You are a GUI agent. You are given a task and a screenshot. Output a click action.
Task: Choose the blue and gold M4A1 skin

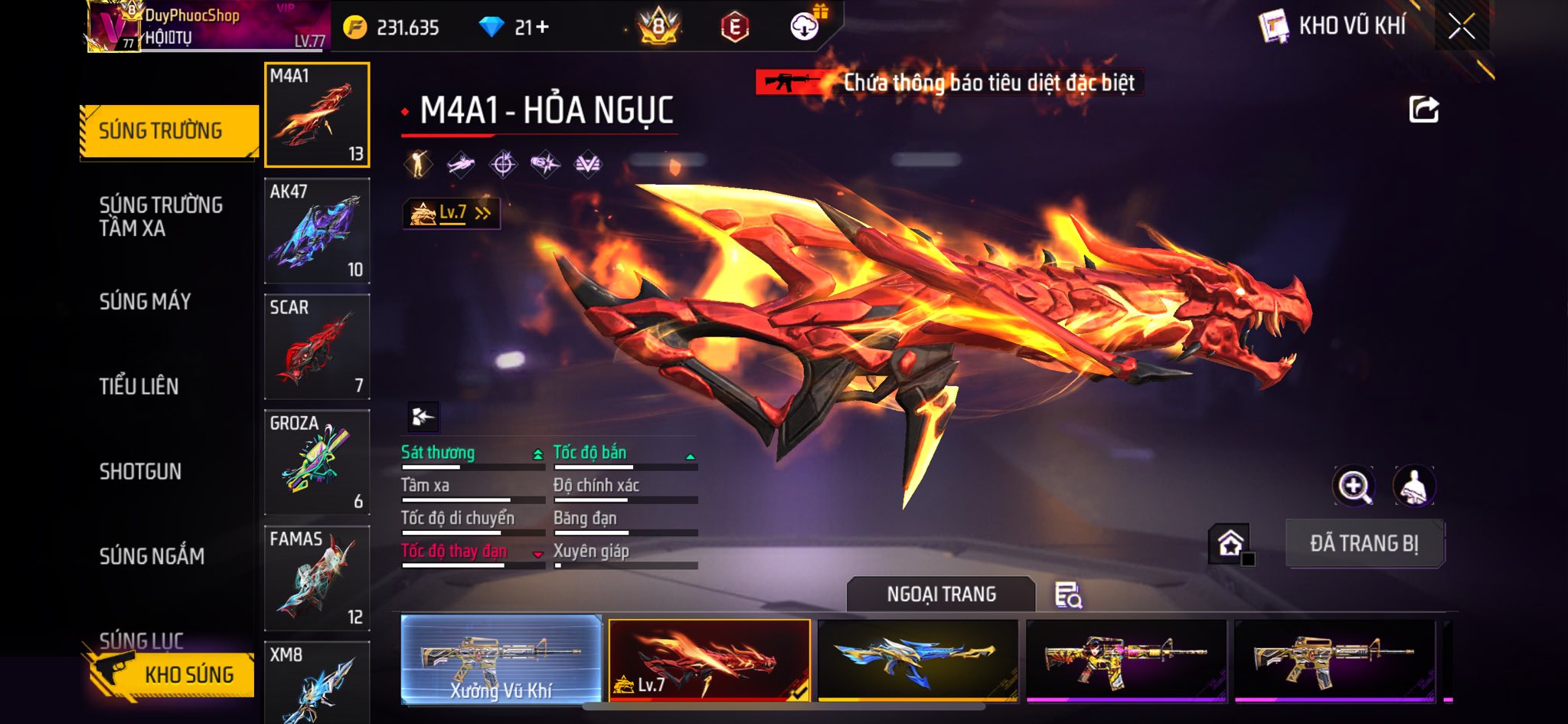917,660
